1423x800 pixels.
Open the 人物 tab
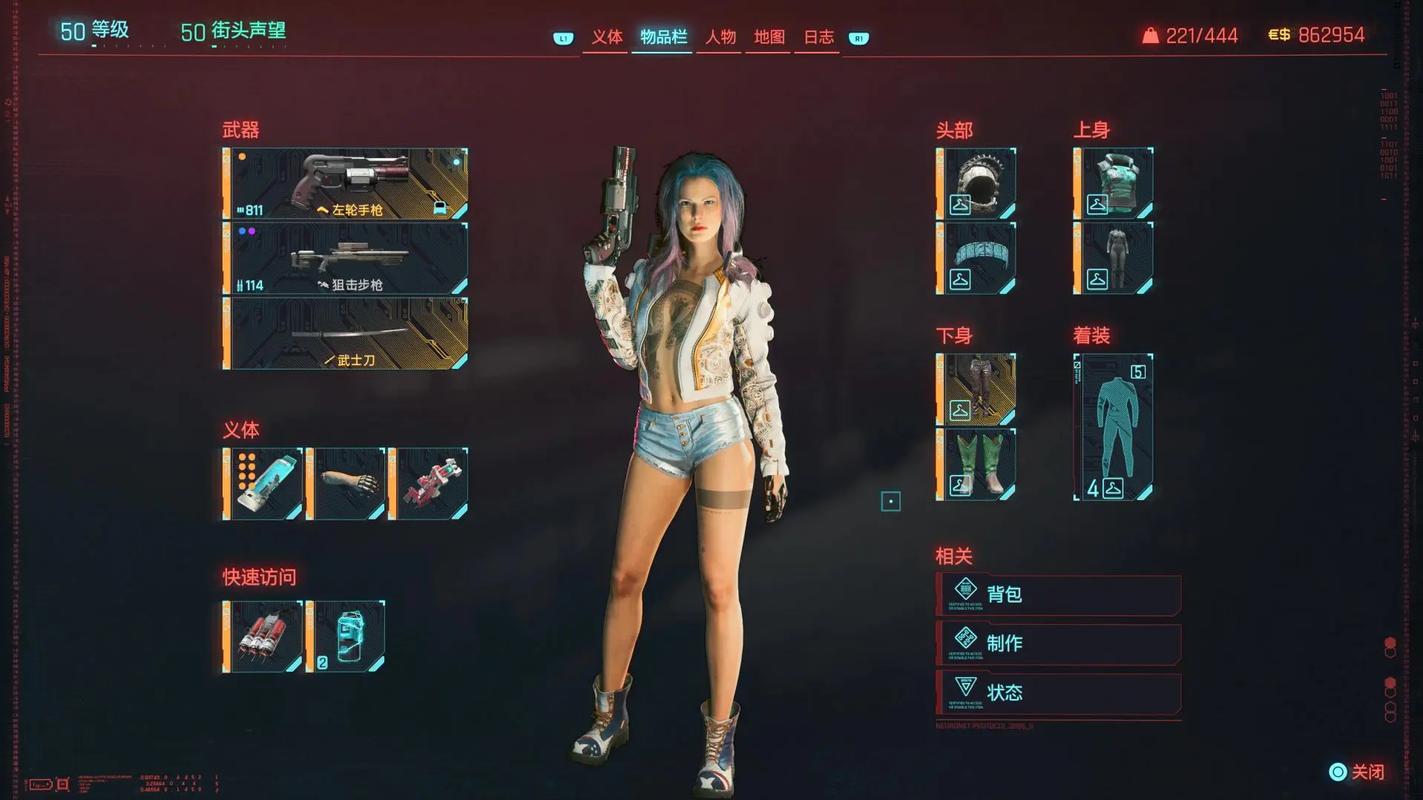[720, 37]
